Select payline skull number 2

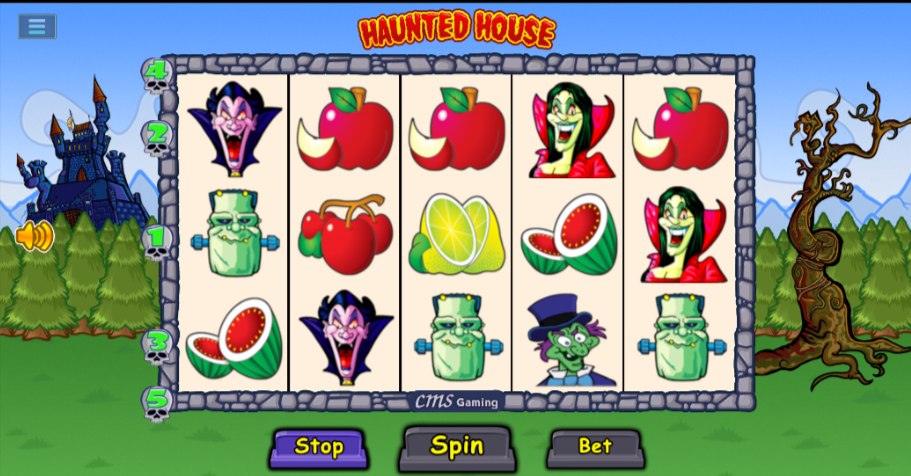[x=156, y=137]
